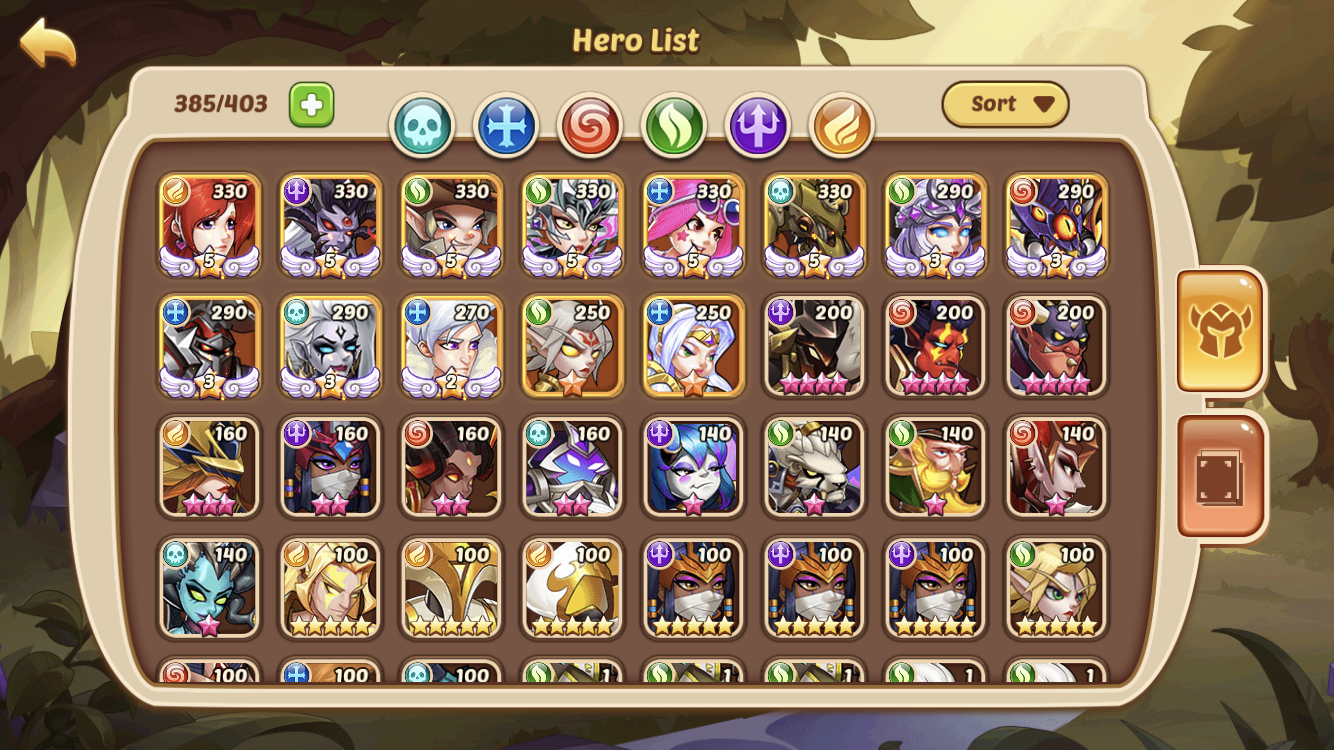The height and width of the screenshot is (750, 1334).
Task: Select the 330 power red-haired fire hero thumbnail
Action: [208, 222]
